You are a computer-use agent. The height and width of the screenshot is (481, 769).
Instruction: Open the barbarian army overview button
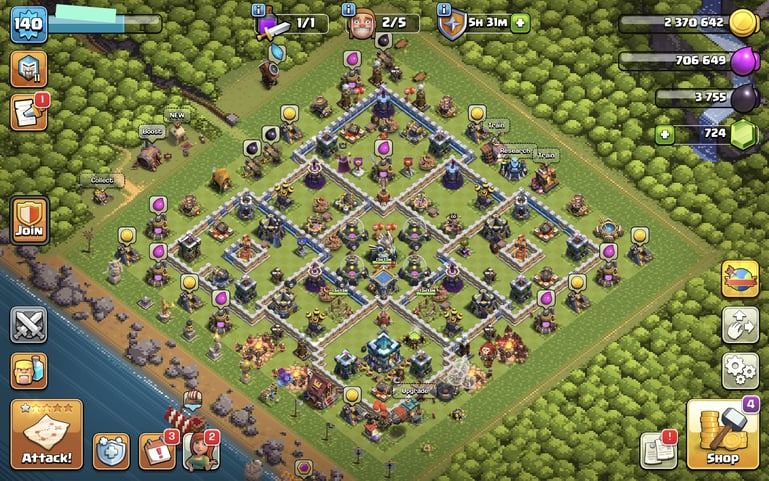click(29, 370)
